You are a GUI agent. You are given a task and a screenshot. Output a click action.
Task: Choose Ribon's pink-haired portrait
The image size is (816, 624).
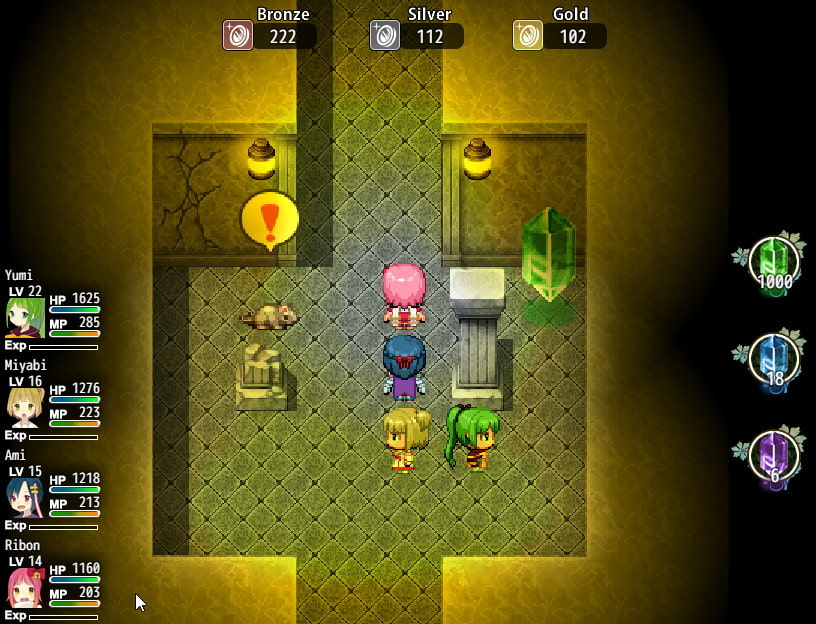(25, 587)
